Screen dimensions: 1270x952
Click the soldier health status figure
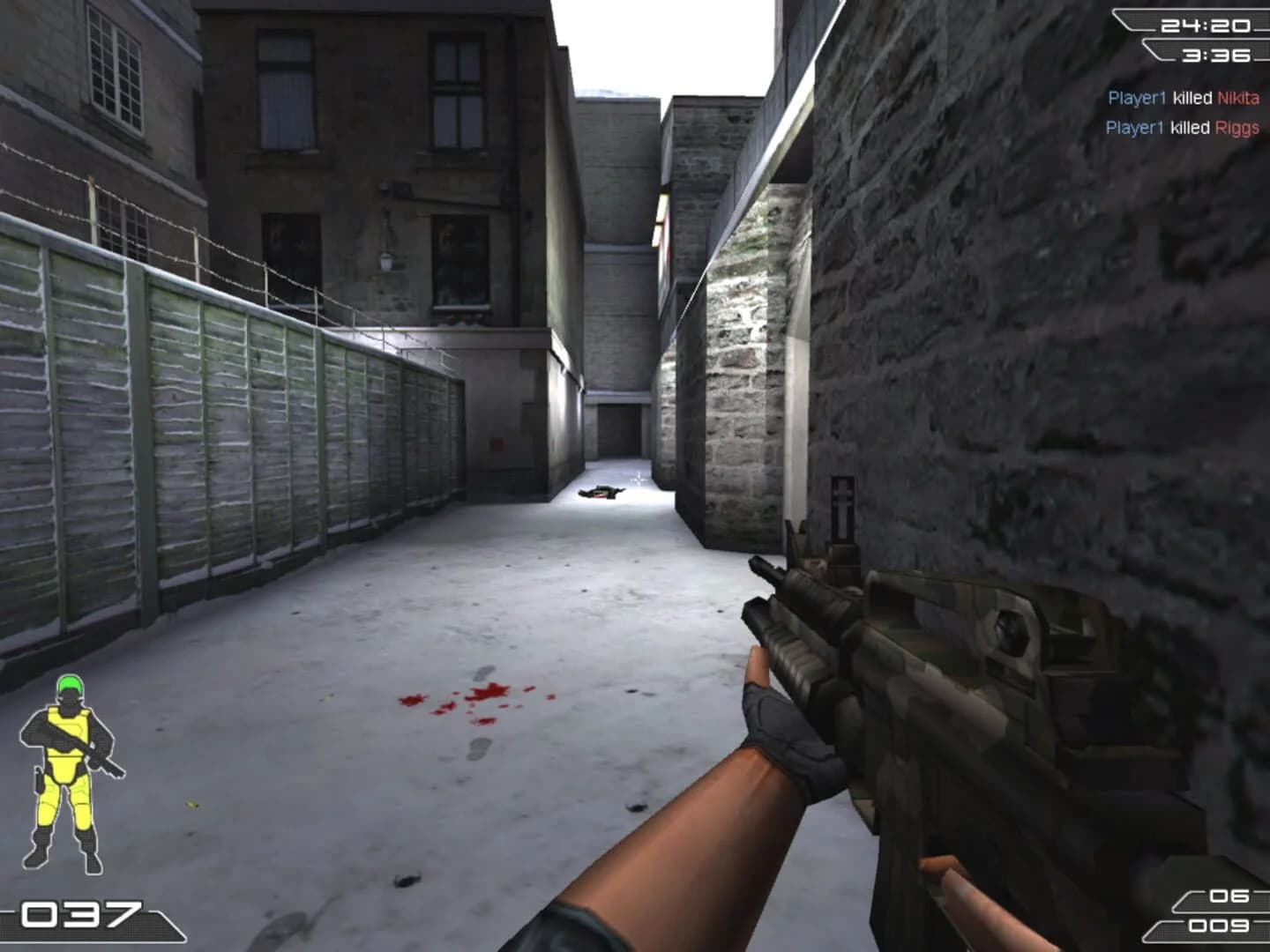pos(71,767)
